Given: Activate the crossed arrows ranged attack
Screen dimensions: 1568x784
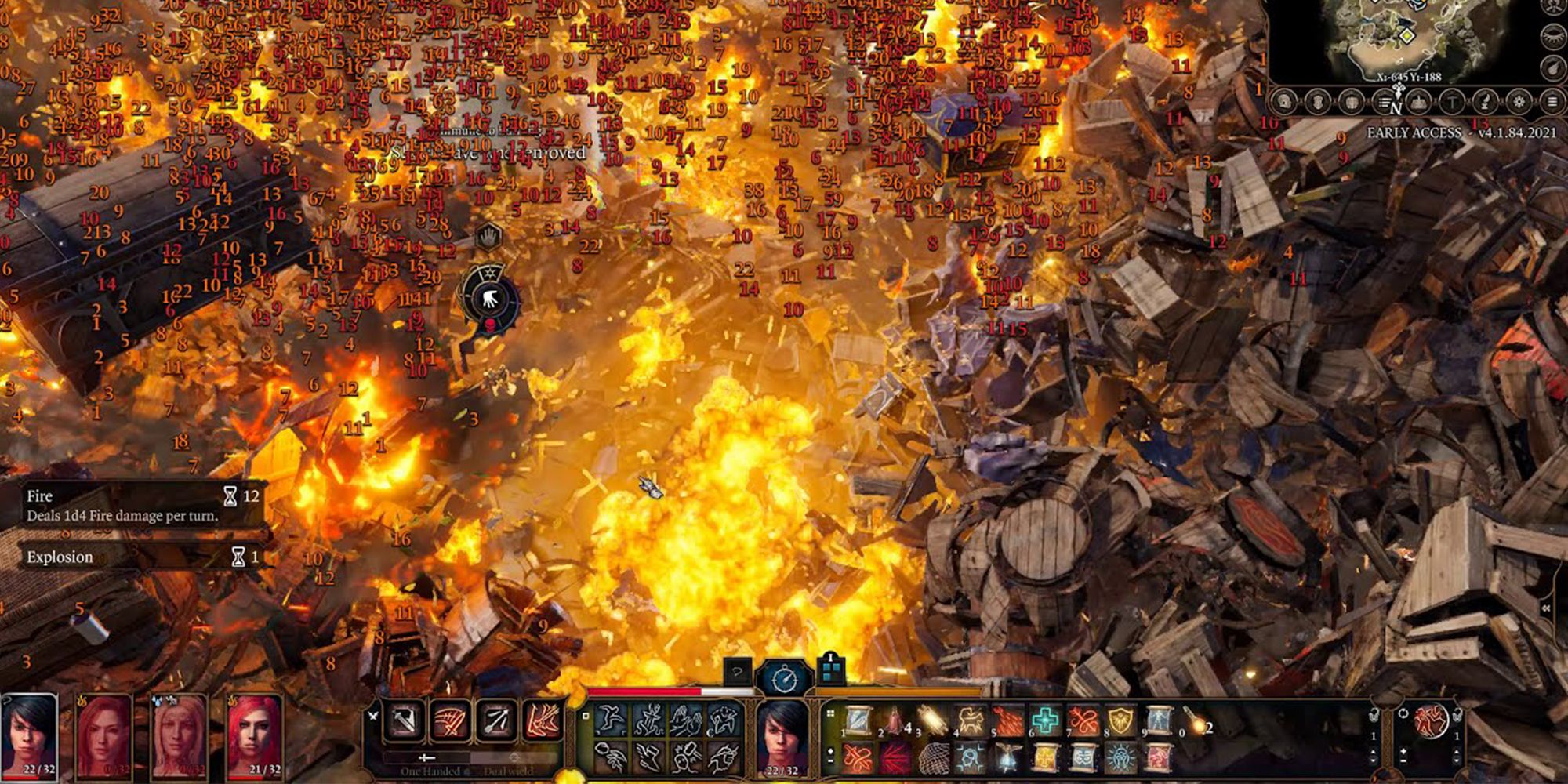Looking at the screenshot, I should pyautogui.click(x=496, y=721).
